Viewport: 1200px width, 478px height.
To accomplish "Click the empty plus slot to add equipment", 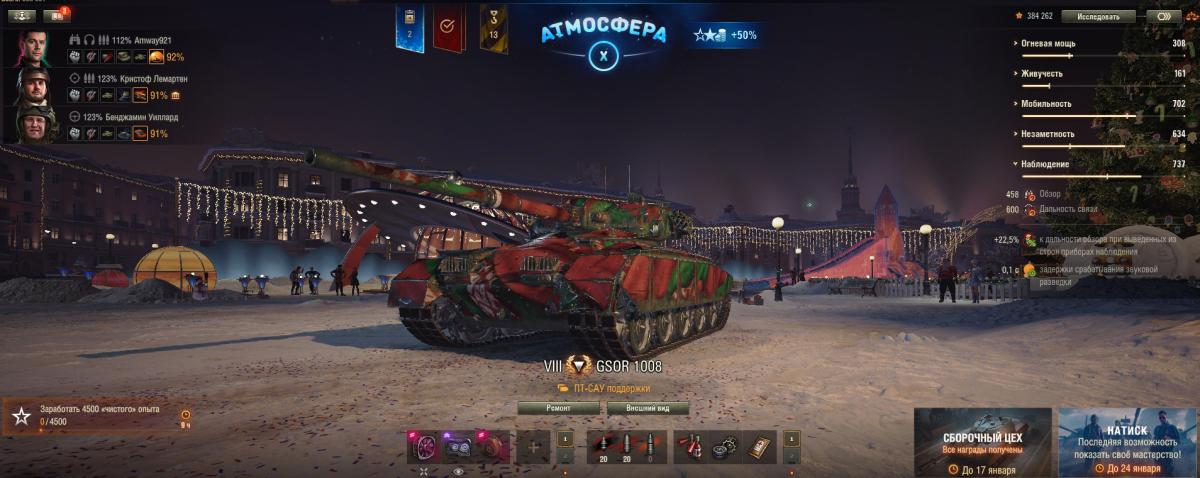I will pos(533,446).
